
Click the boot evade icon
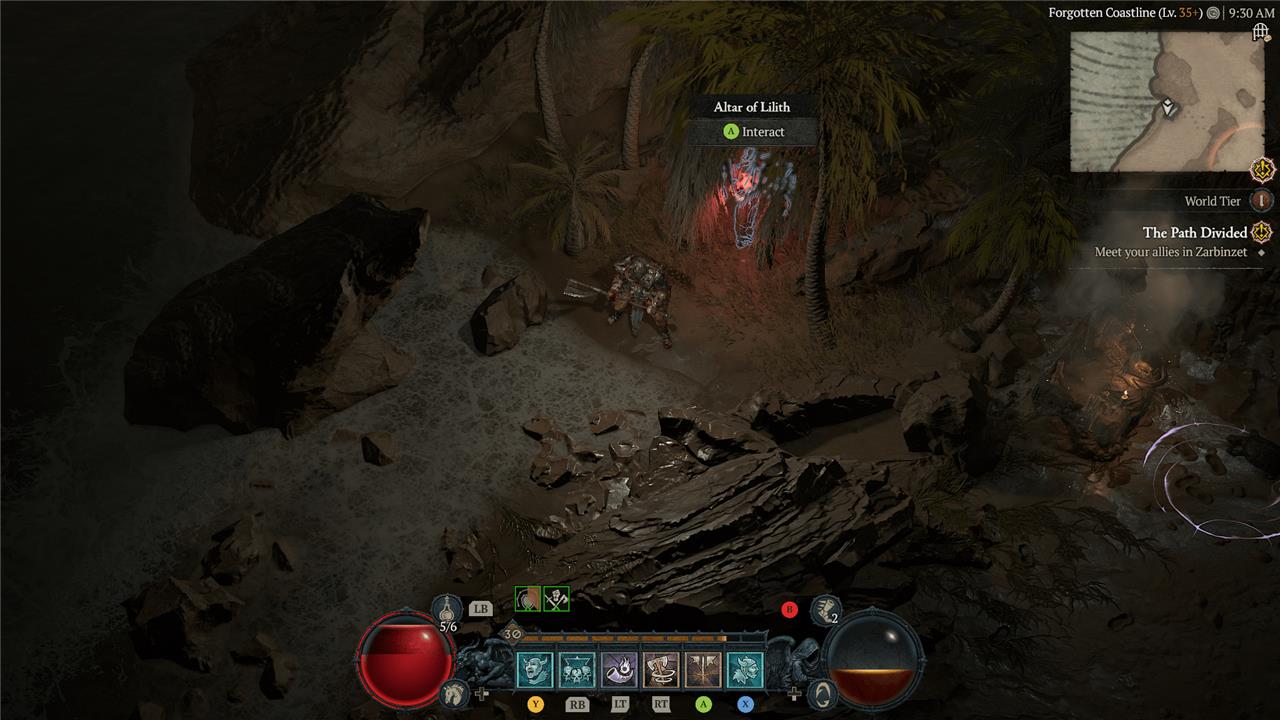pyautogui.click(x=824, y=608)
